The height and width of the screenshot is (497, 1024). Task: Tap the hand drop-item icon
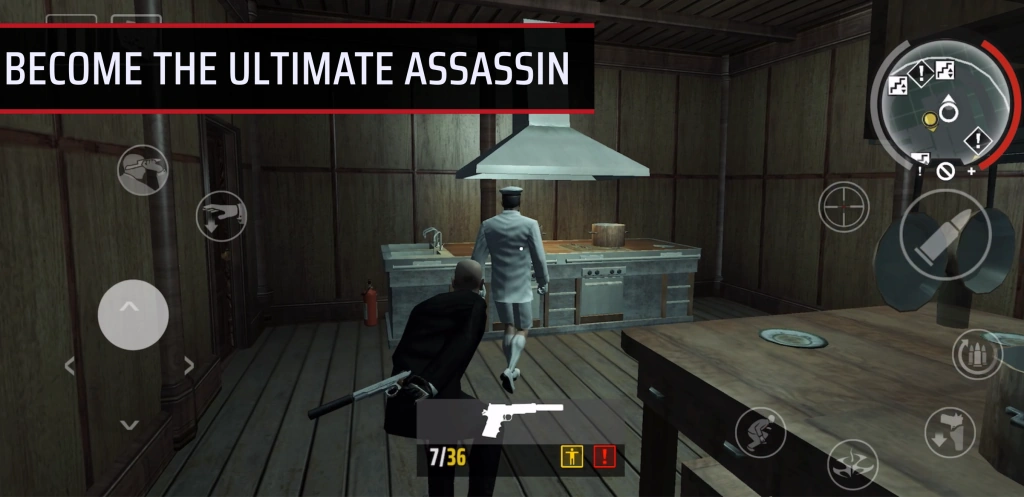coord(221,215)
